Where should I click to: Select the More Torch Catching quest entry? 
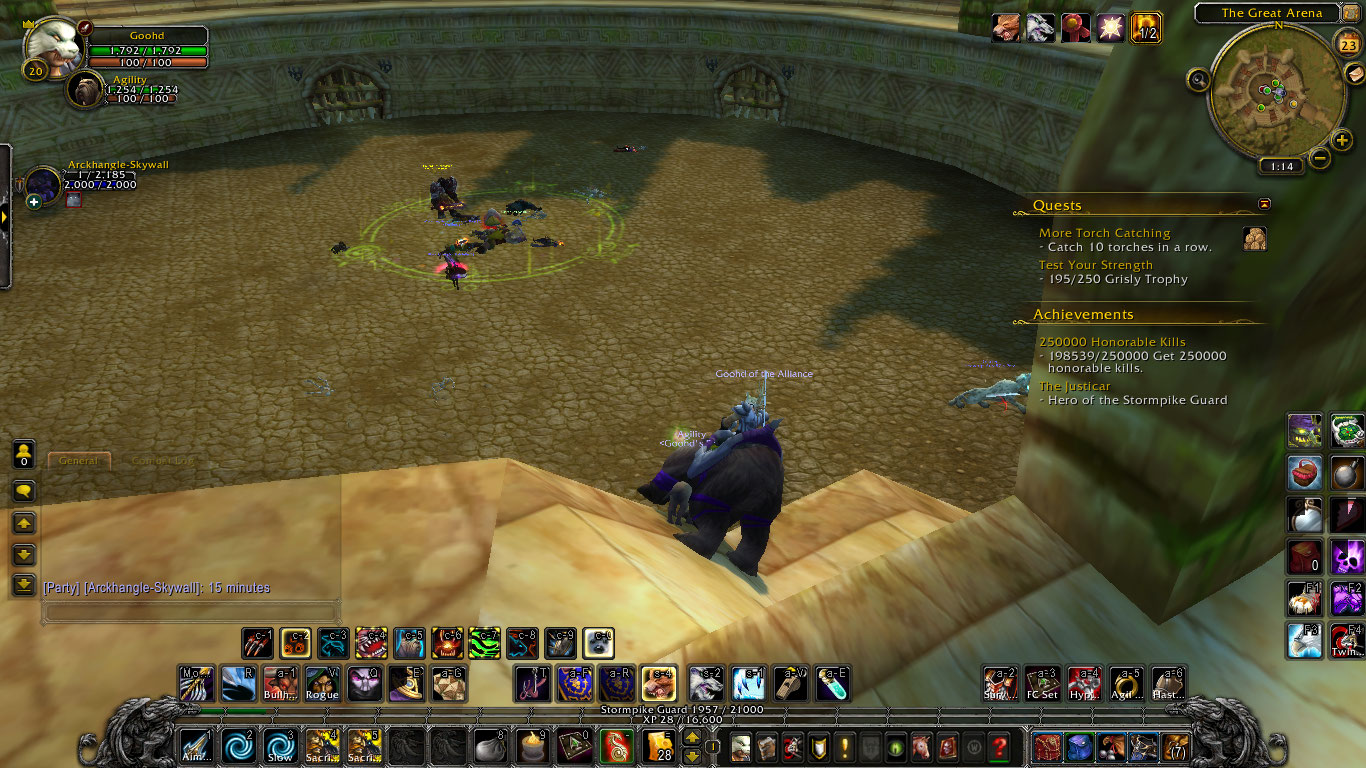1104,233
